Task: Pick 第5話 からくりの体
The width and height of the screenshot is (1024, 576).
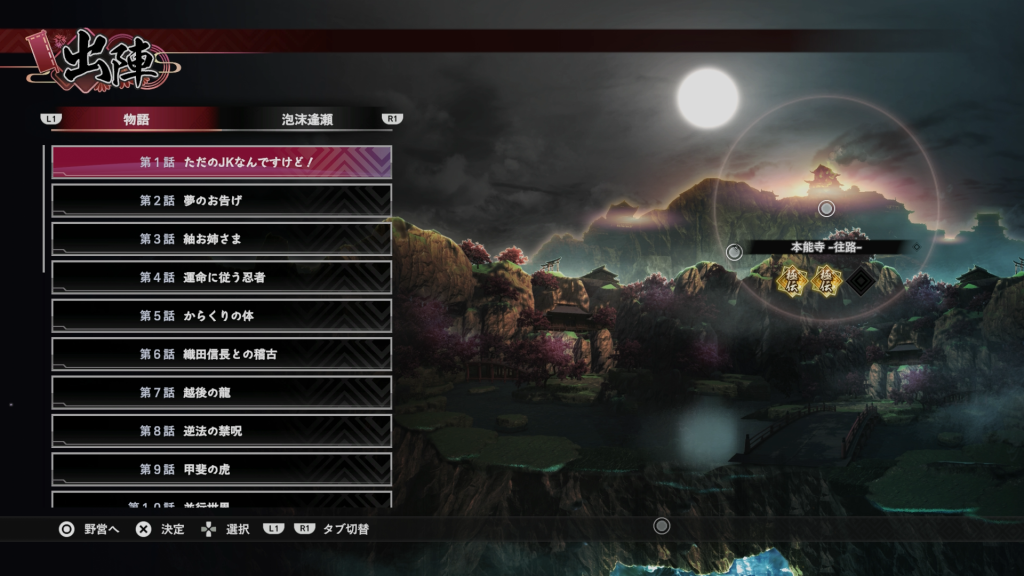Action: coord(221,316)
